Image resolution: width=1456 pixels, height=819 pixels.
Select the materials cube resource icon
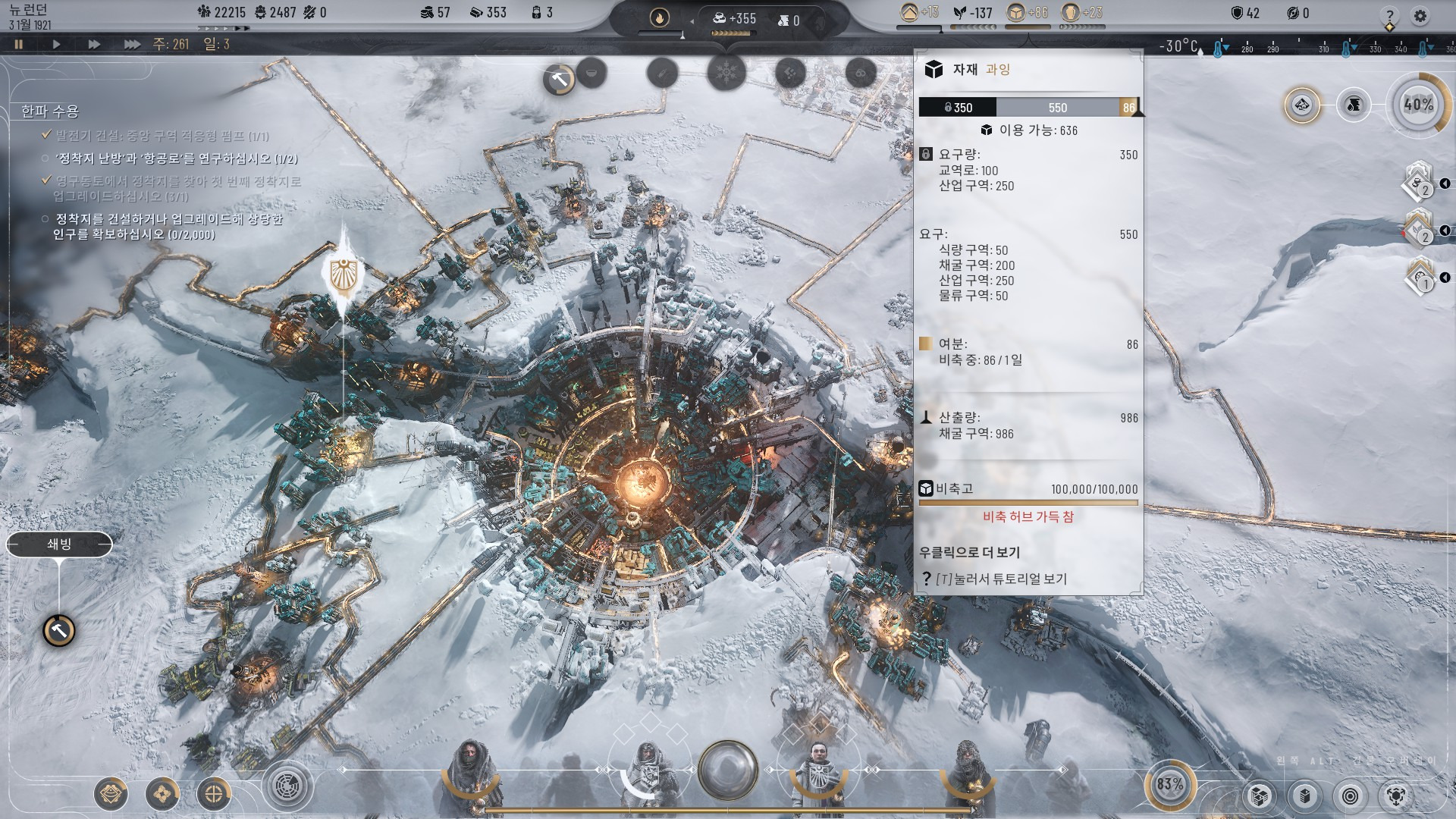1016,12
